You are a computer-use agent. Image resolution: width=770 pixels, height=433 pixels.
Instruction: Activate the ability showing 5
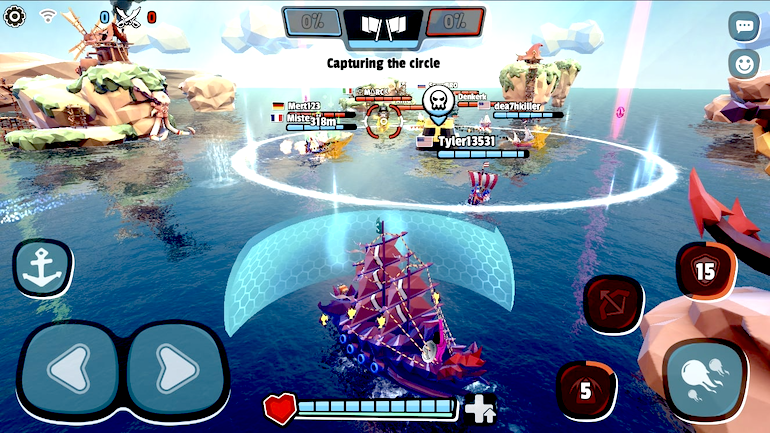pyautogui.click(x=585, y=389)
